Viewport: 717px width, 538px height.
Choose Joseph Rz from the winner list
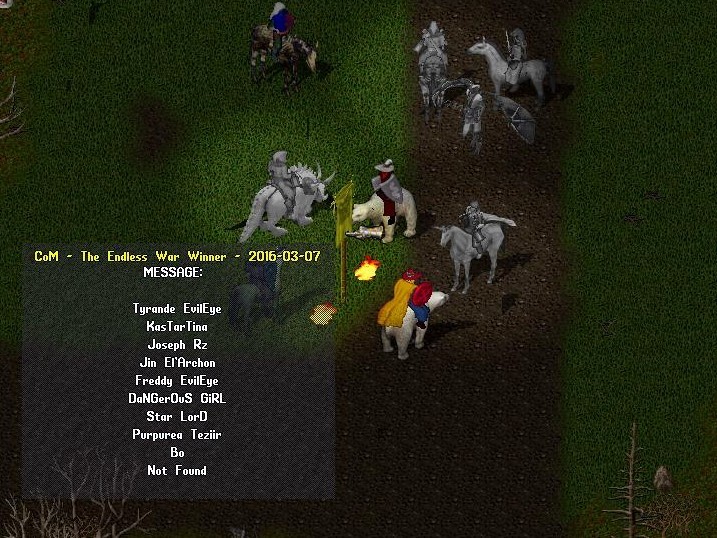(177, 345)
